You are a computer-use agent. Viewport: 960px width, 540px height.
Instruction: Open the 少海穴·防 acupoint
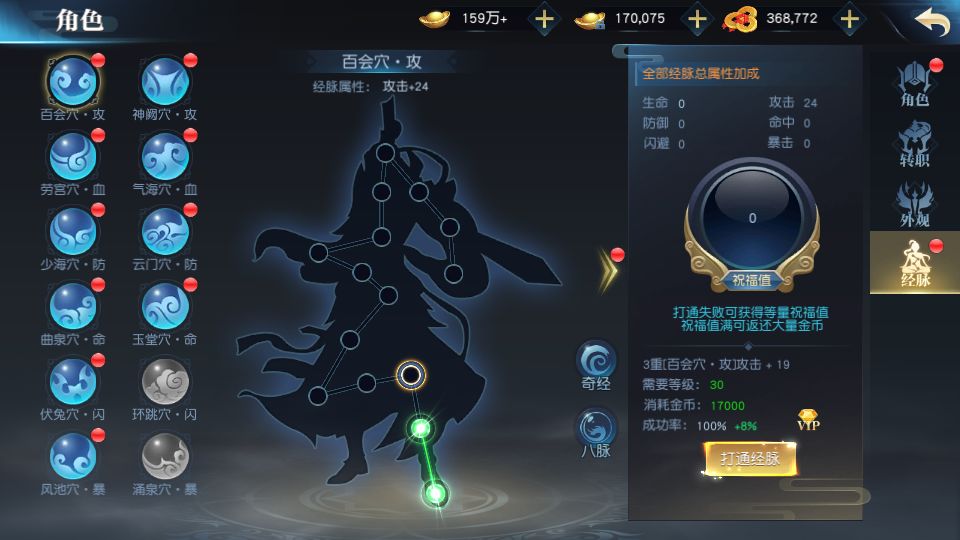(x=73, y=232)
